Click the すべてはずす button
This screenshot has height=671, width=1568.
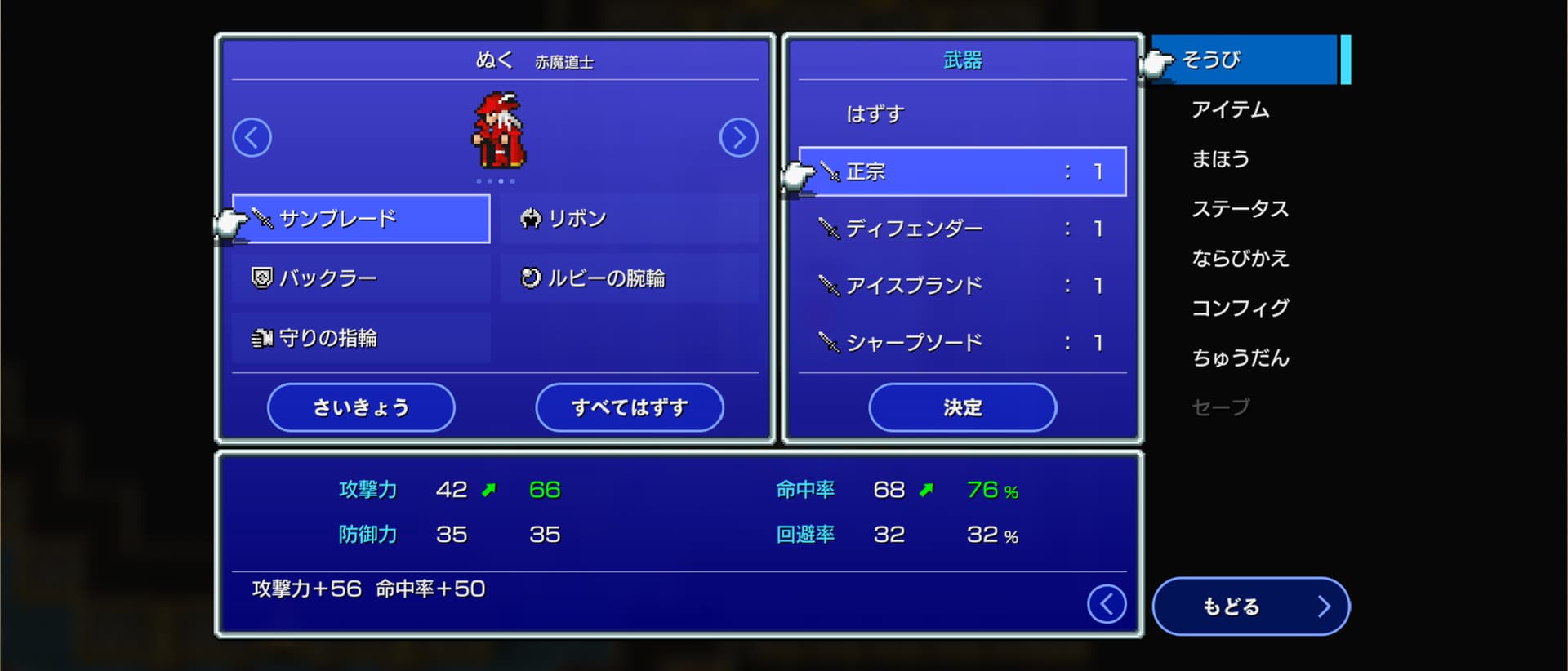(629, 407)
